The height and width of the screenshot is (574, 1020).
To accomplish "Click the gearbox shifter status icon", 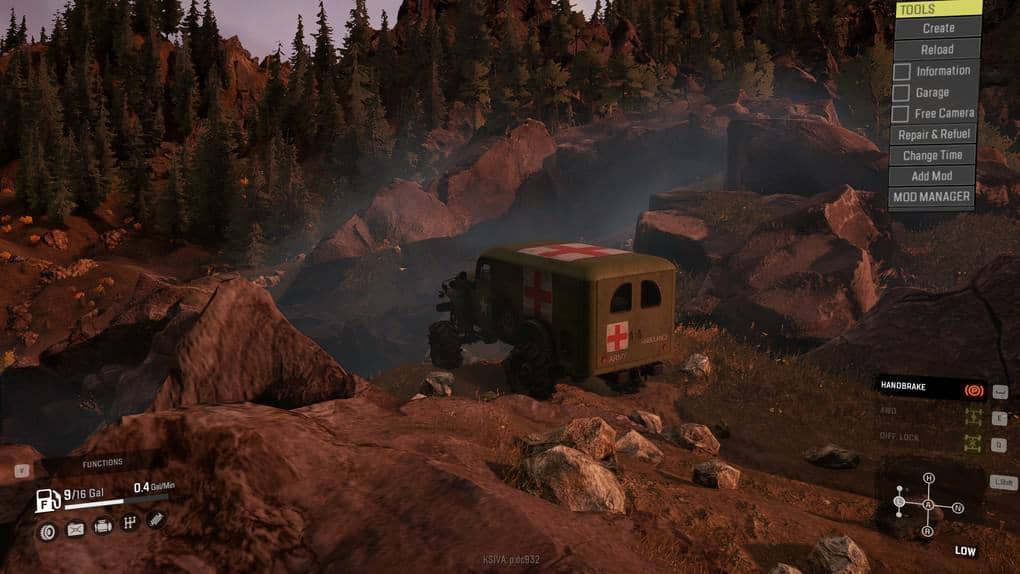I will tap(129, 523).
